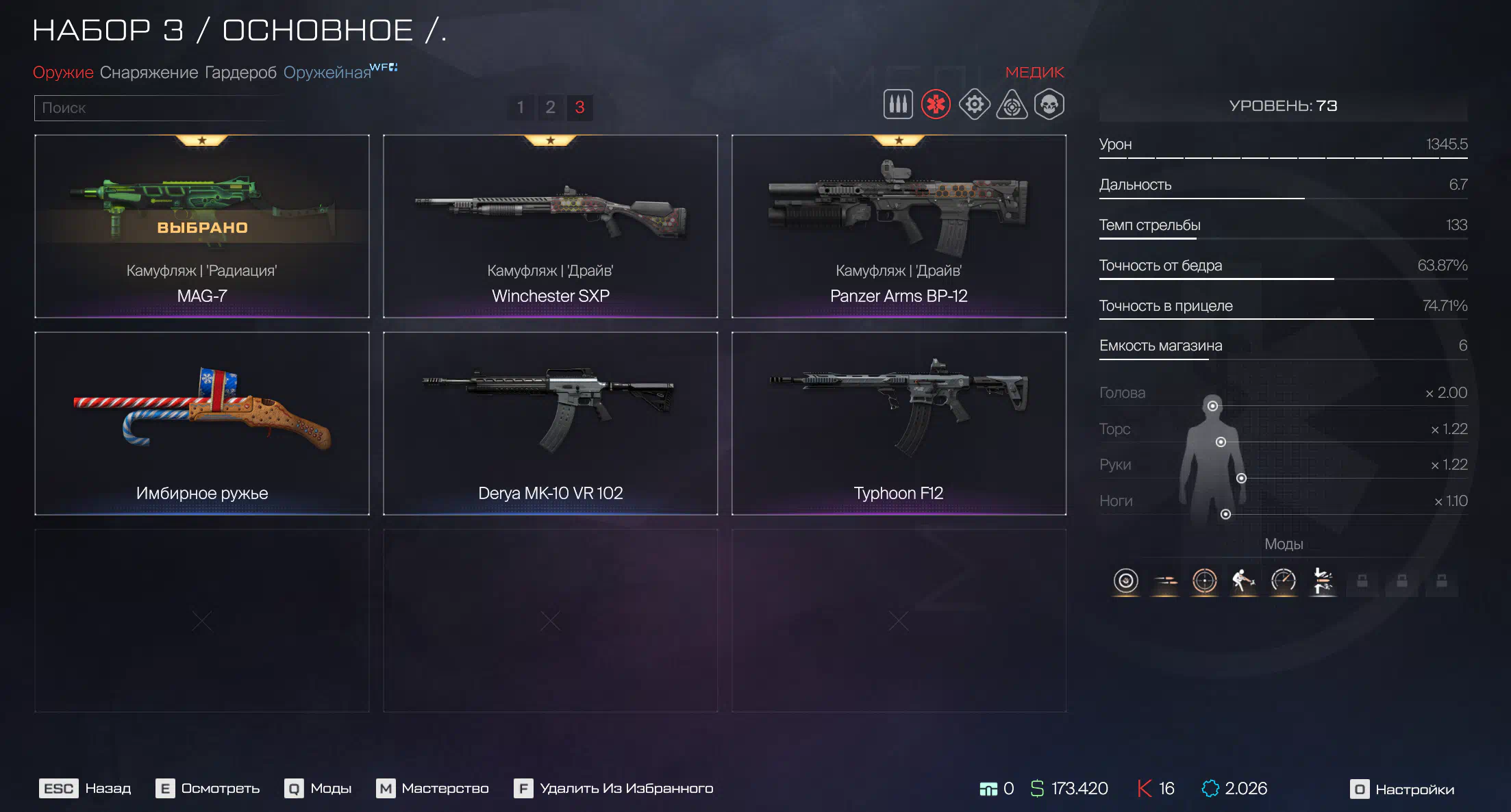
Task: Open Настройки in the bottom bar
Action: click(x=1402, y=789)
